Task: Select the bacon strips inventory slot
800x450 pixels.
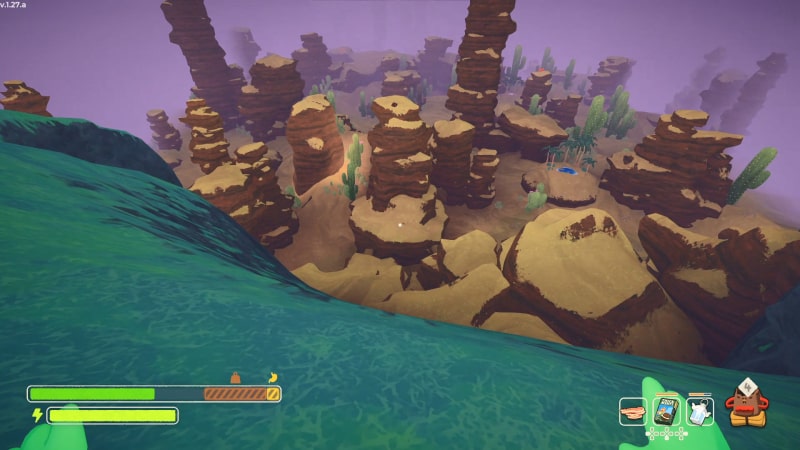Action: click(633, 411)
